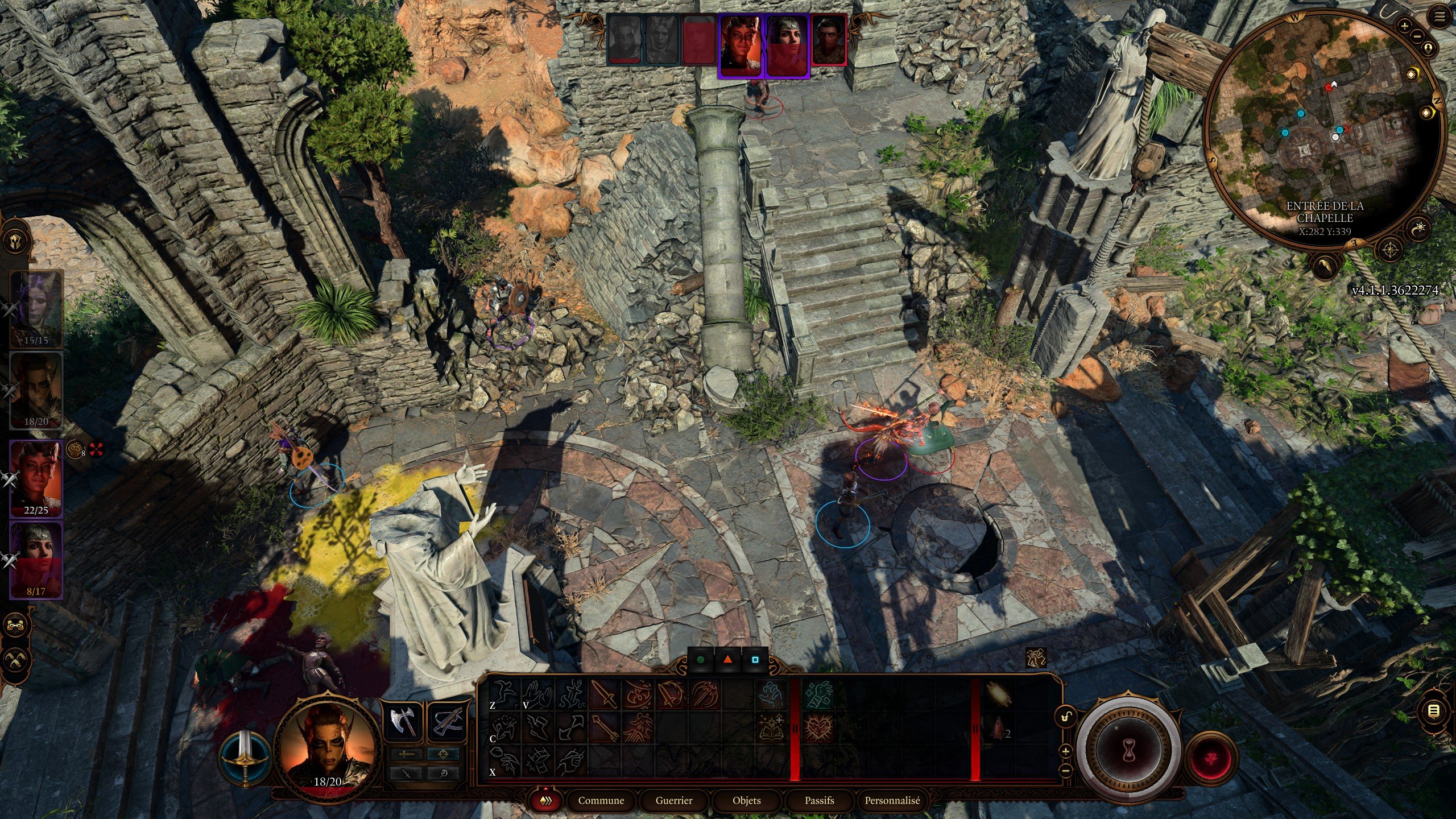Use the scroll item in the hotbar
The image size is (1456, 819).
pos(998,693)
